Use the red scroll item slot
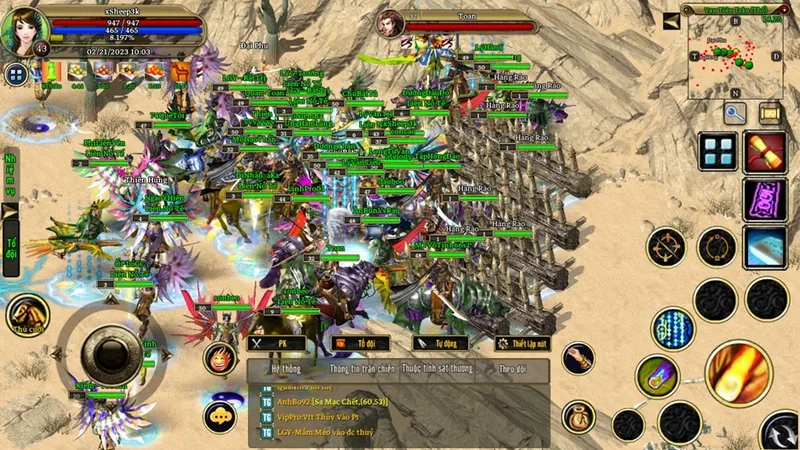 pos(765,152)
